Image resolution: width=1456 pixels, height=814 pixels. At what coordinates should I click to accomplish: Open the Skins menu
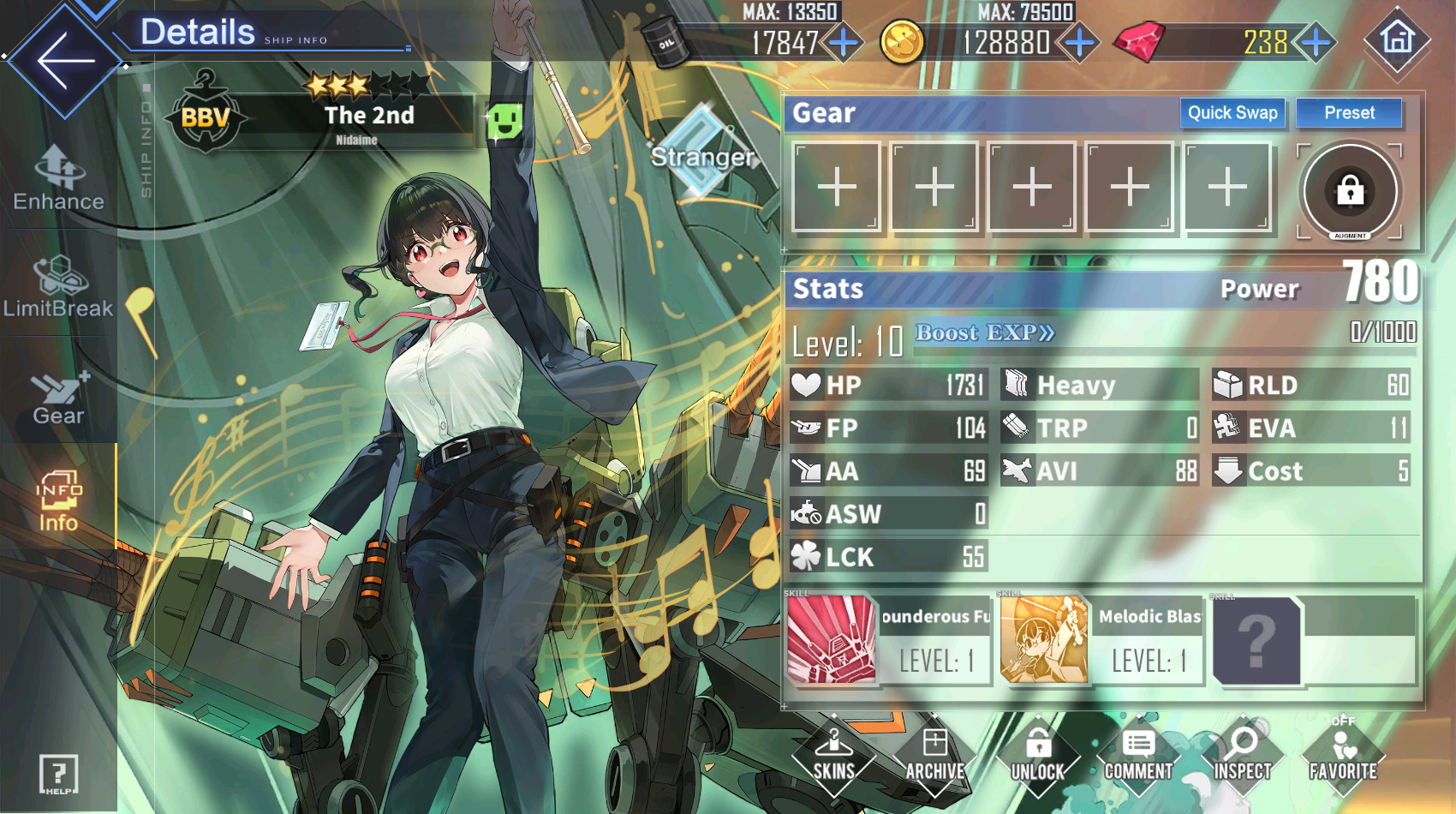tap(833, 756)
